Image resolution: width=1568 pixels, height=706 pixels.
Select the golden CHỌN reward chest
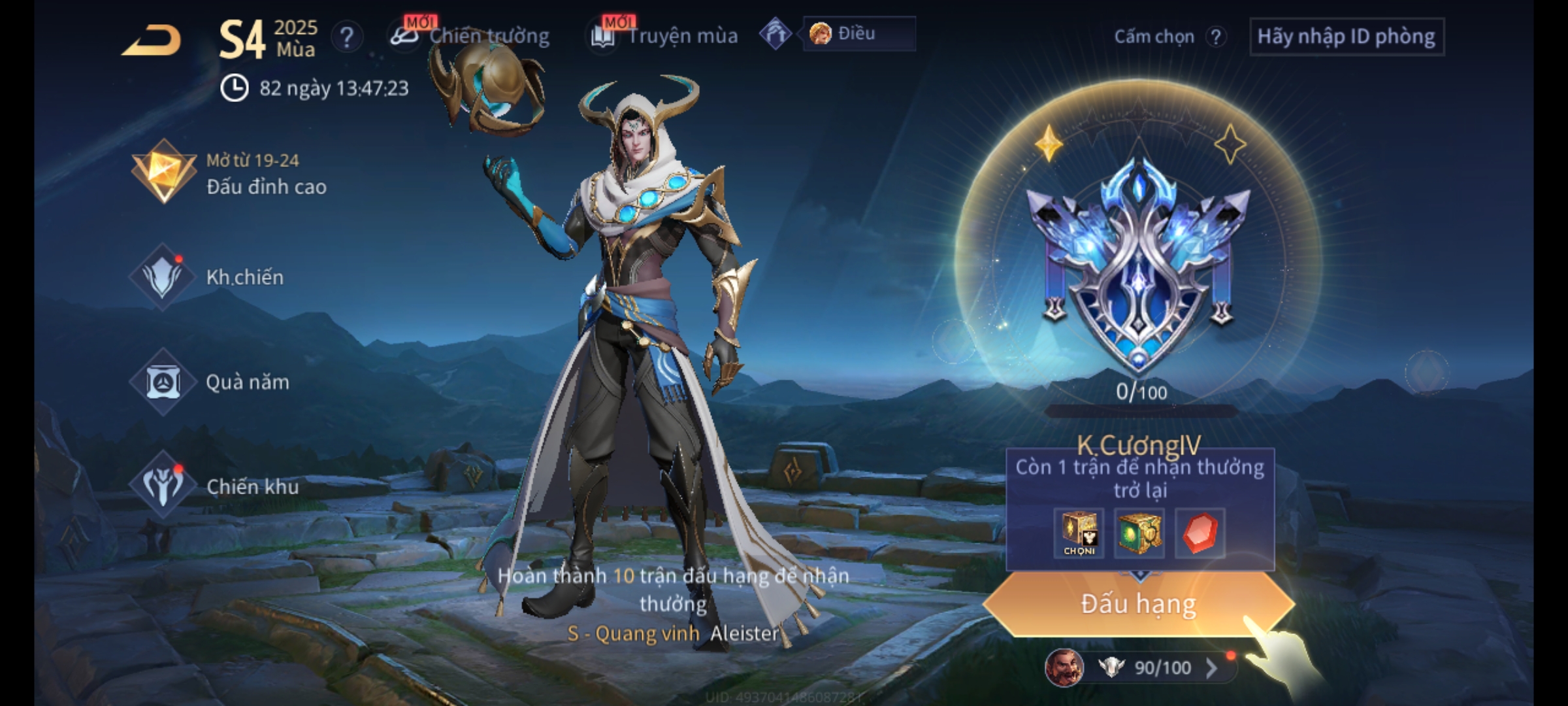click(1079, 533)
